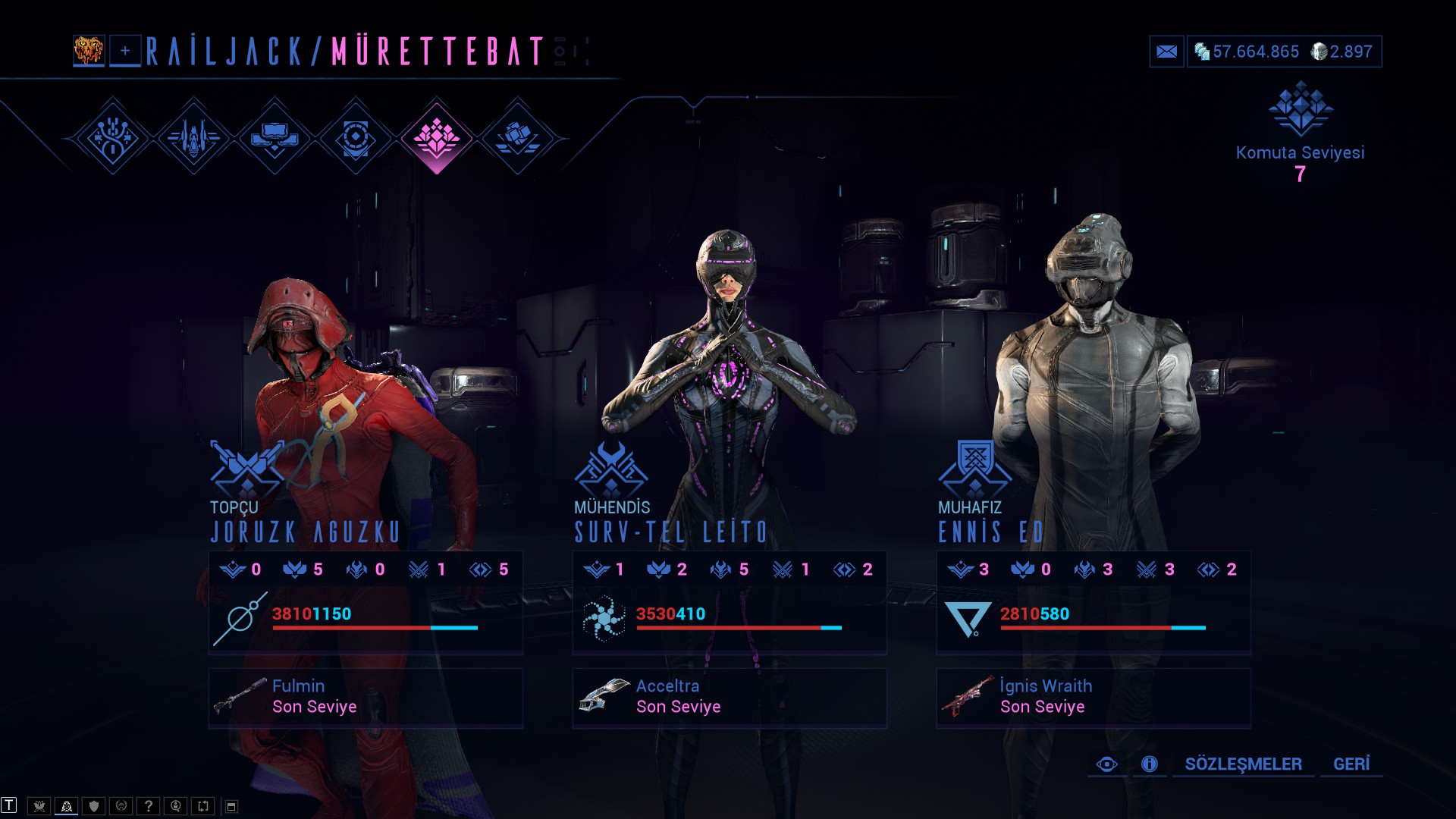This screenshot has width=1456, height=819.
Task: Open the player profile avatar
Action: (x=89, y=51)
